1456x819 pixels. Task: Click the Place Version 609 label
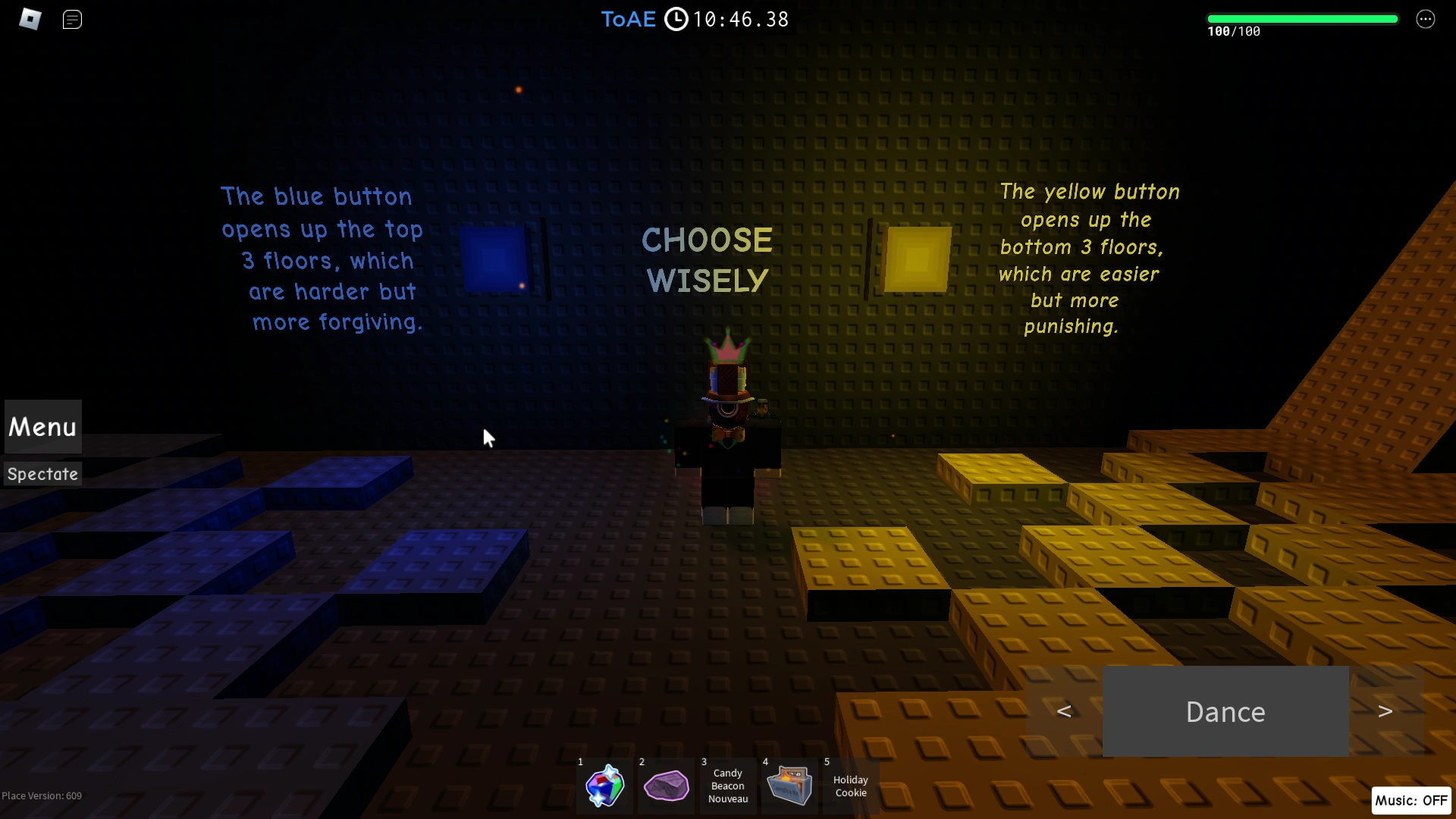coord(42,795)
